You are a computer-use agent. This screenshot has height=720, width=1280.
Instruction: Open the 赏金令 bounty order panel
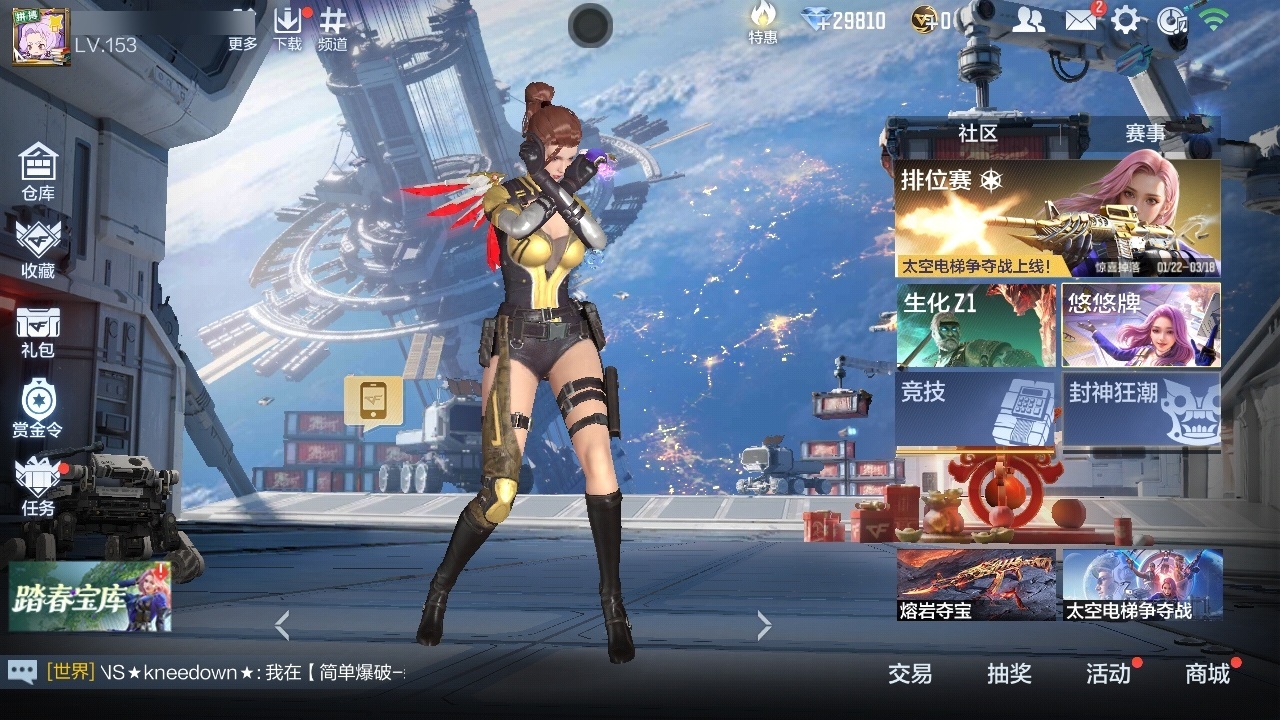coord(38,410)
